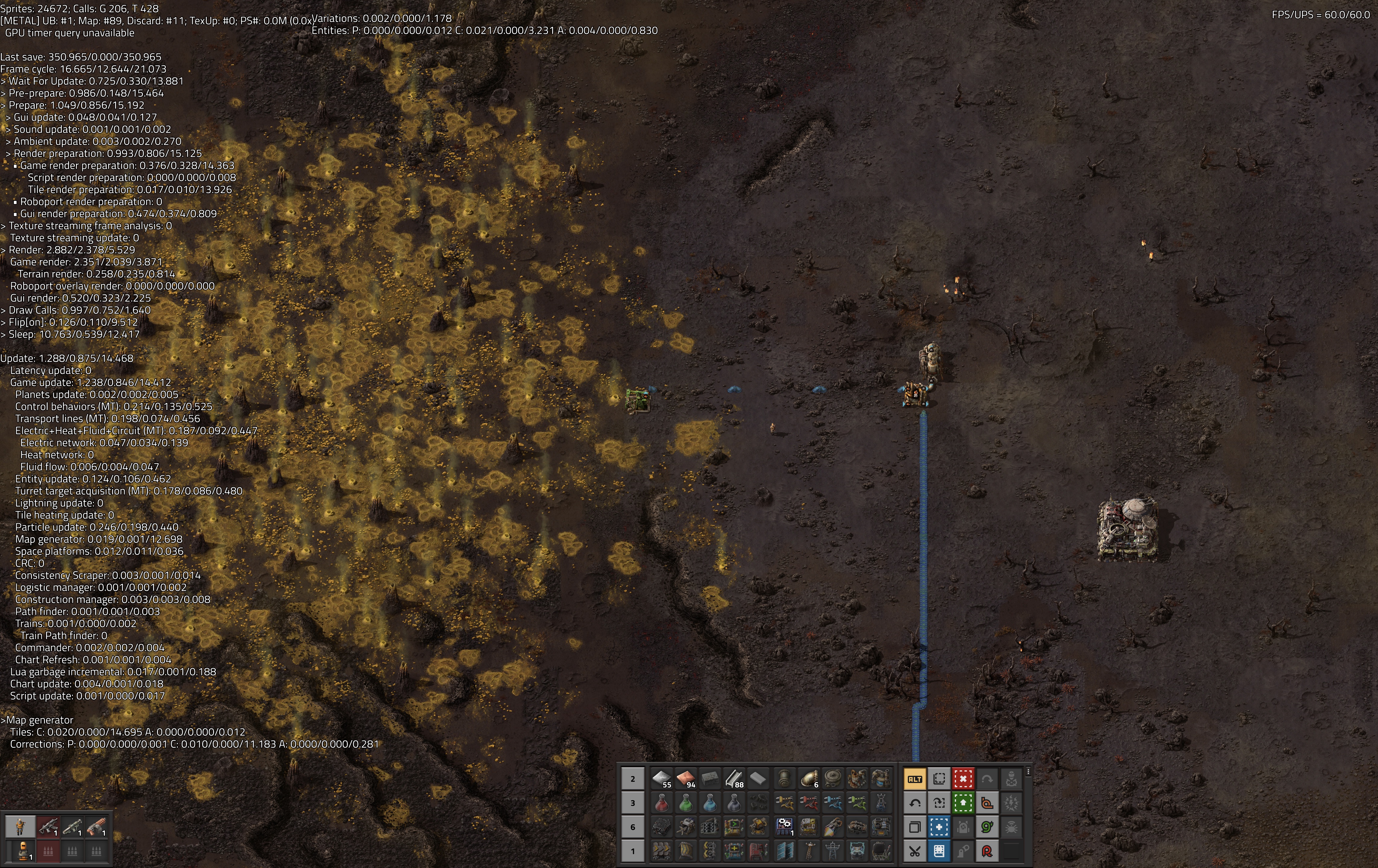Activate the red deconstruction planner tool

point(963,779)
